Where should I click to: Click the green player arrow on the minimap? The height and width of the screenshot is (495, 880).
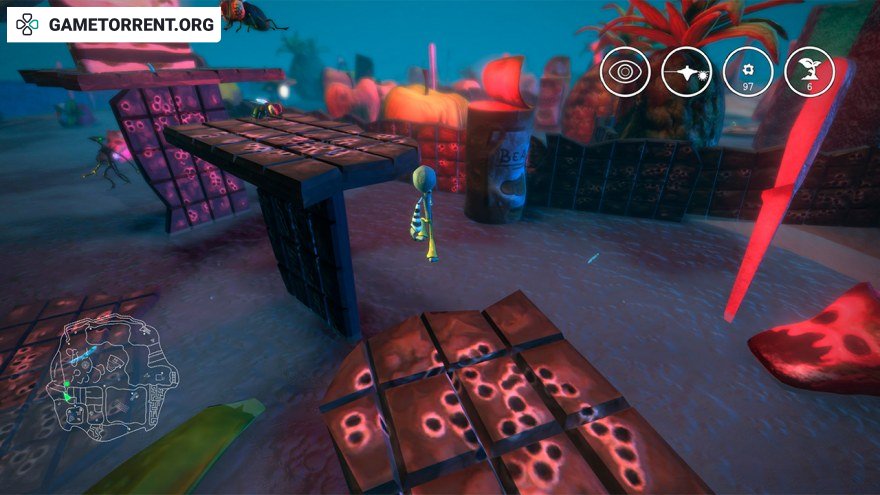click(x=68, y=395)
